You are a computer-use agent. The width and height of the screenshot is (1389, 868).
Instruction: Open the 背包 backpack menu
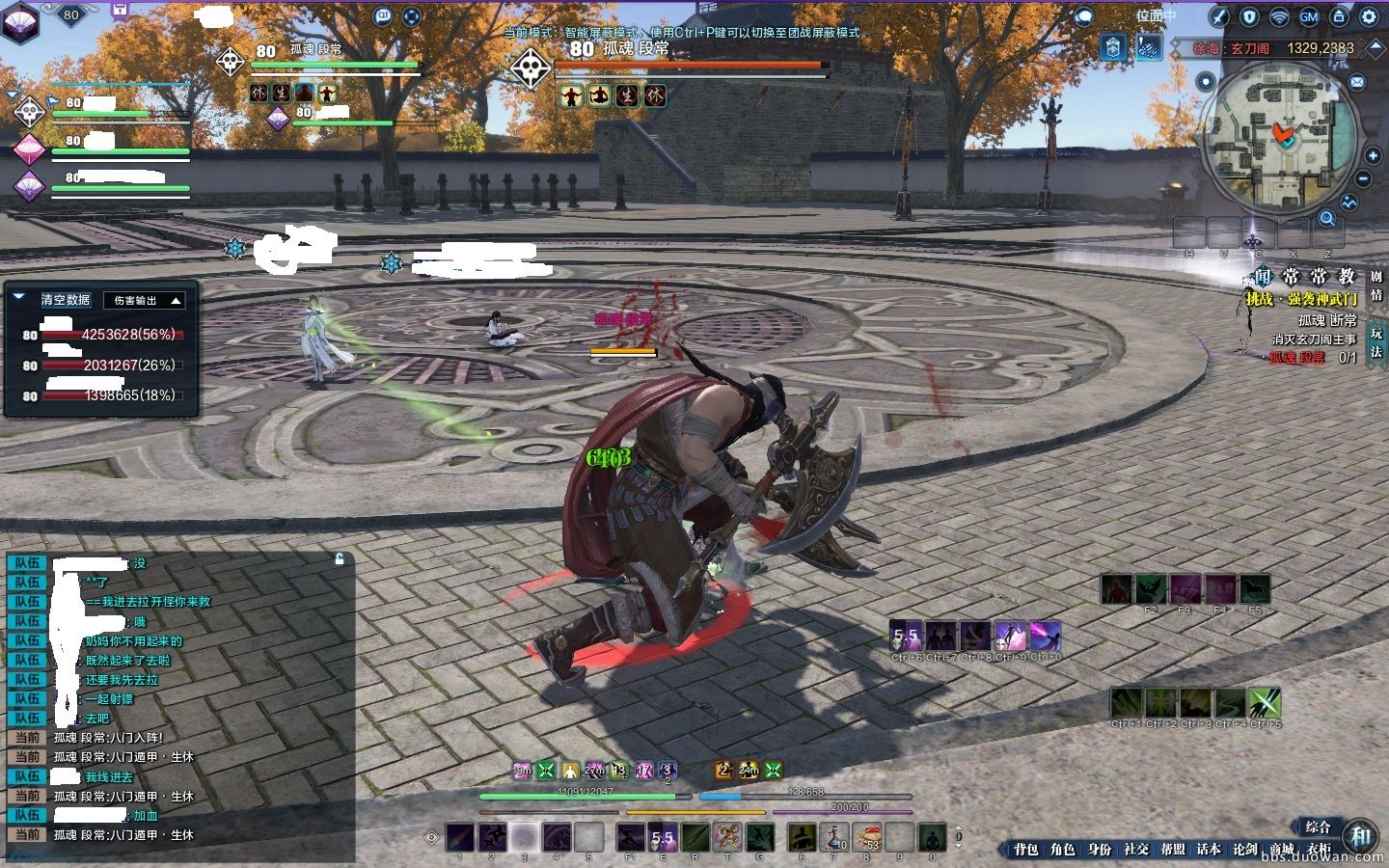tap(1026, 849)
